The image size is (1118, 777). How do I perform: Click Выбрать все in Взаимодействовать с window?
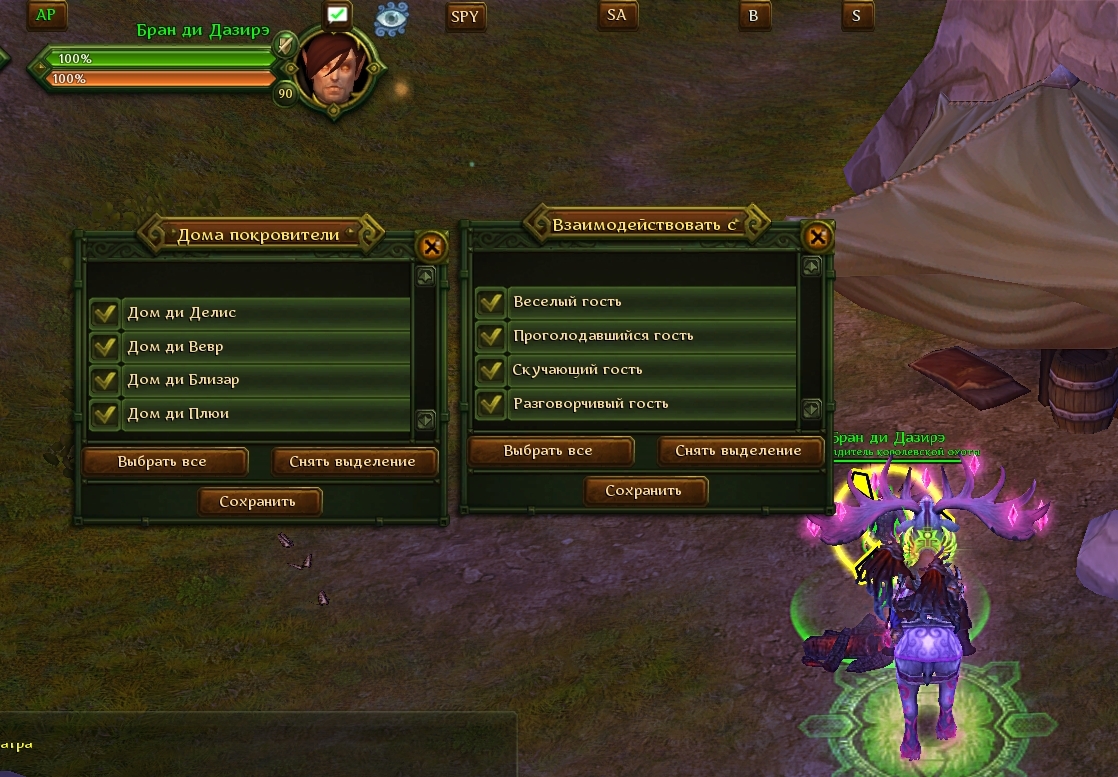(x=550, y=451)
